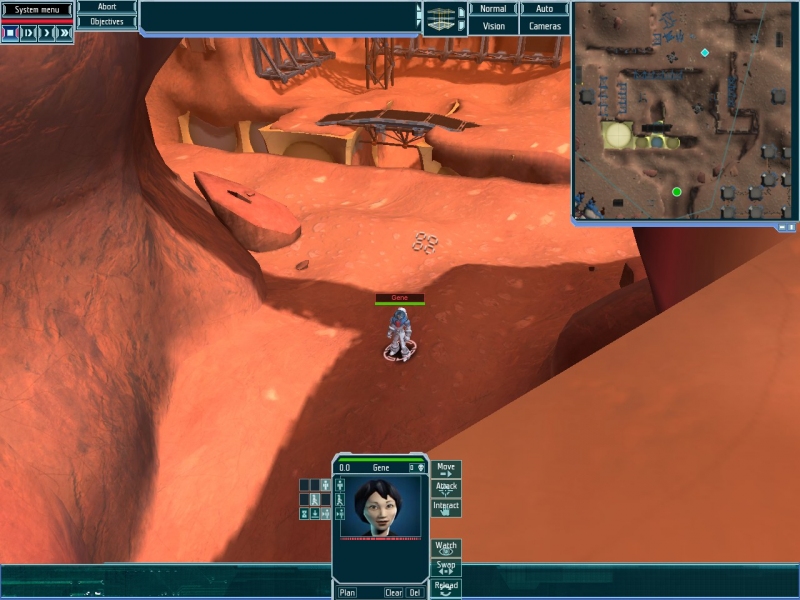This screenshot has width=800, height=600.
Task: Set game speed to fast-forward
Action: [65, 33]
